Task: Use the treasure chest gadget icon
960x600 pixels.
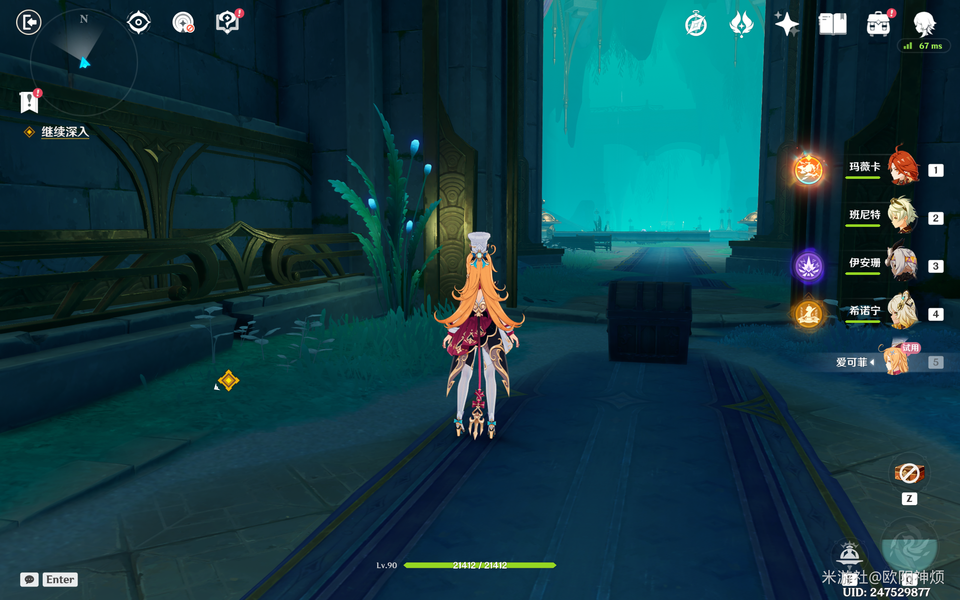Action: click(909, 473)
